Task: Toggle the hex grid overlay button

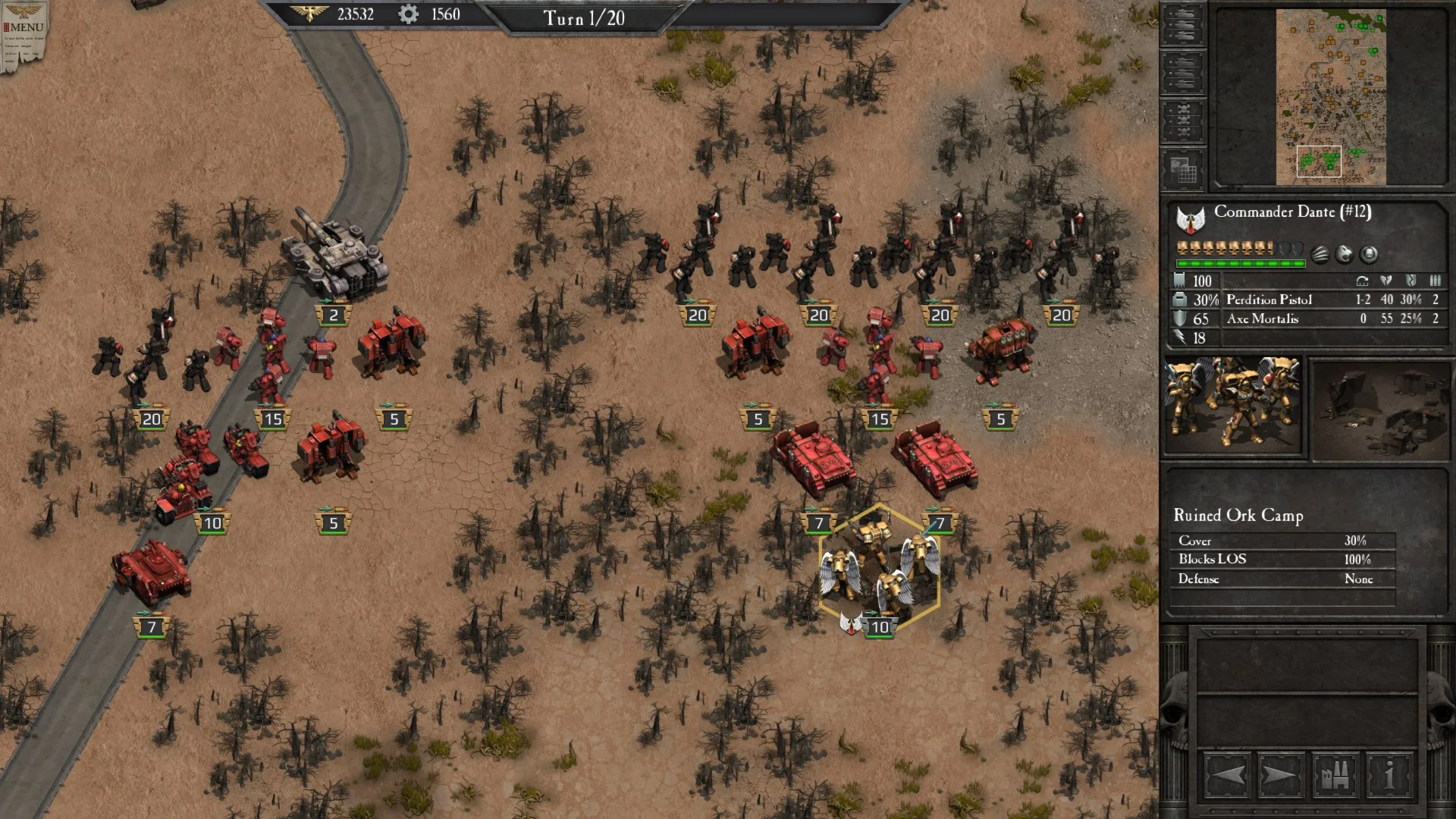Action: click(x=1183, y=170)
